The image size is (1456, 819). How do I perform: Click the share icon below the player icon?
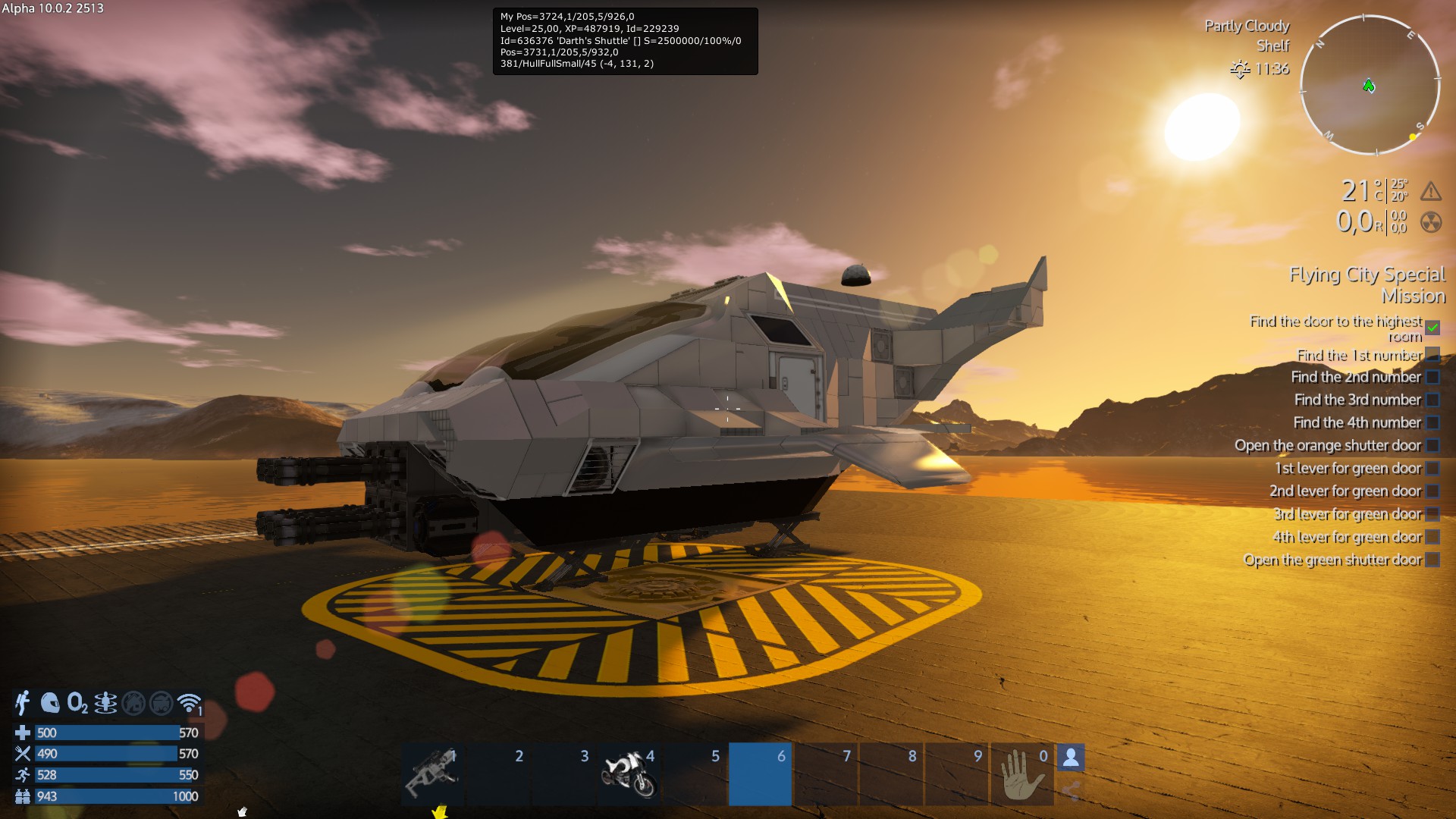coord(1071,791)
